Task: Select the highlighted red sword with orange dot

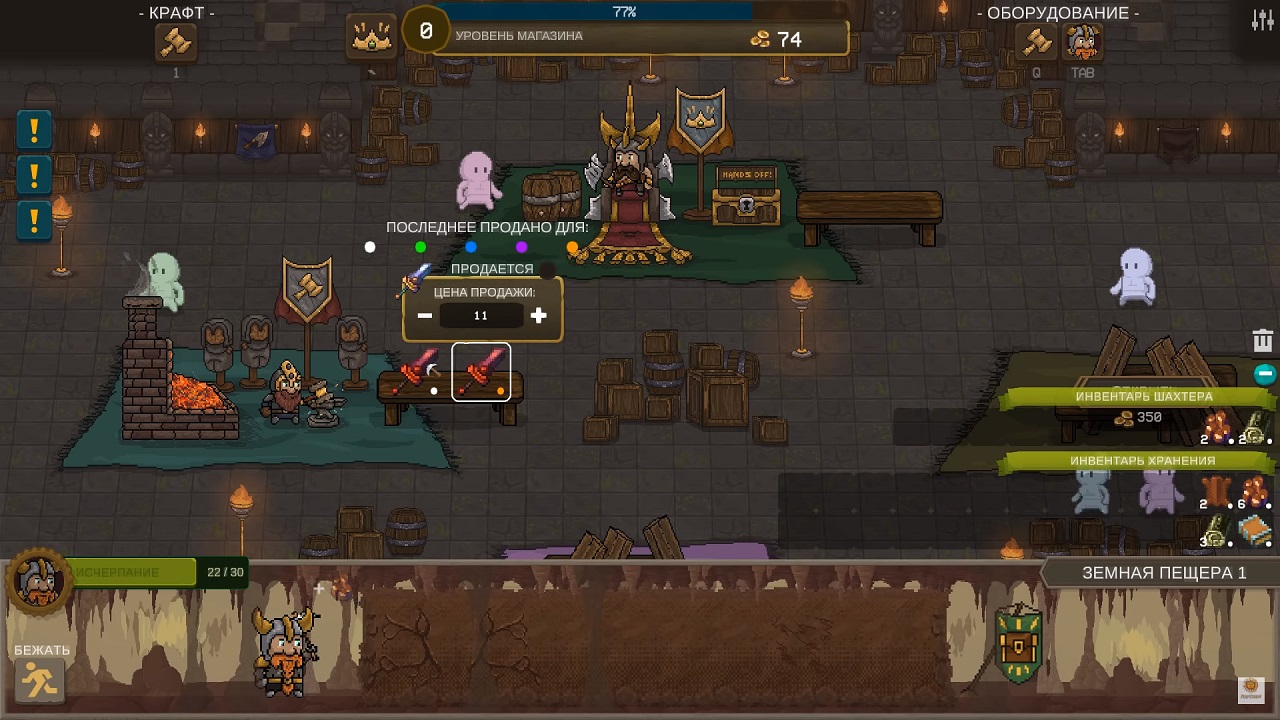Action: [481, 372]
